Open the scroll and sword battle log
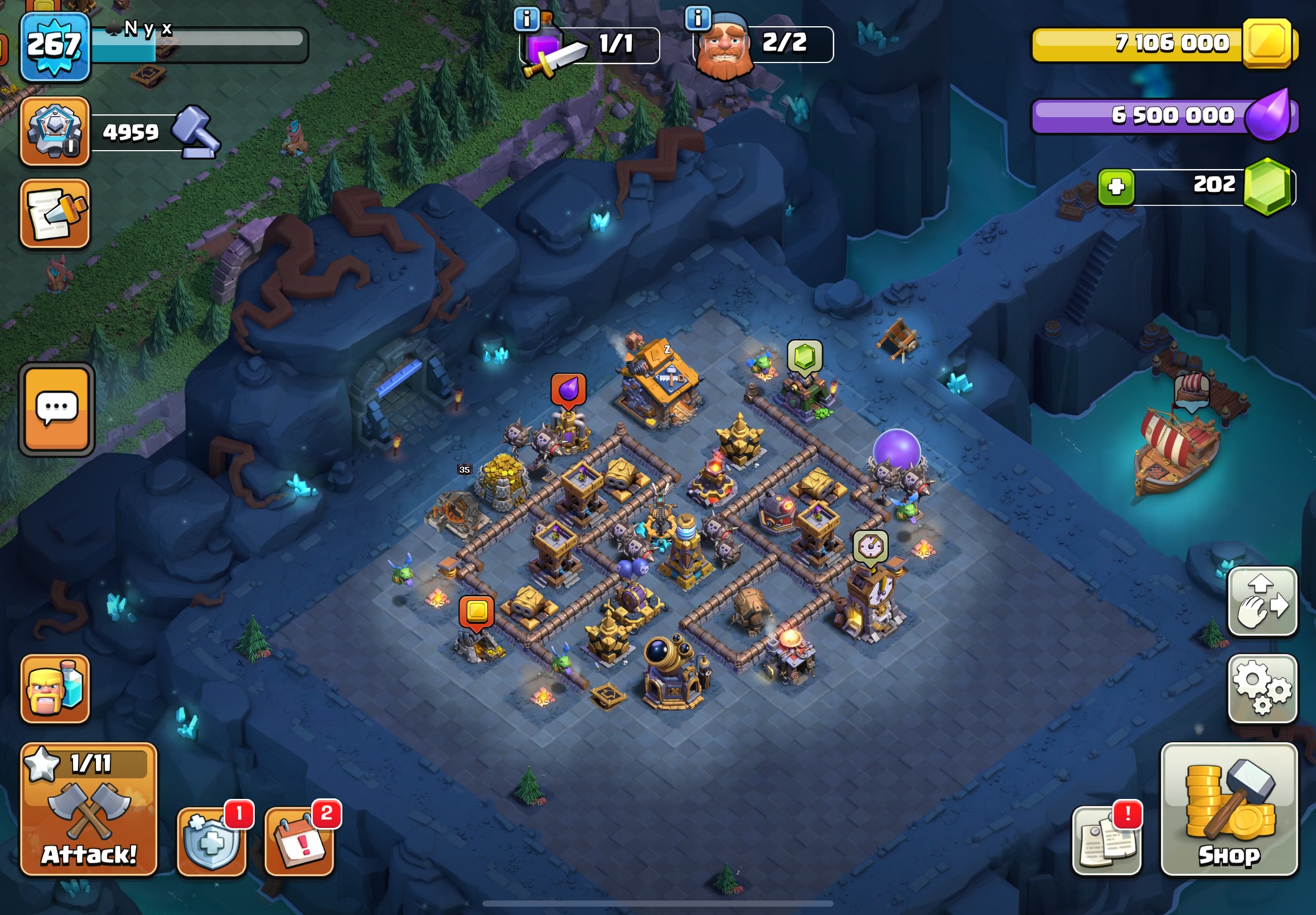The height and width of the screenshot is (915, 1316). (55, 213)
